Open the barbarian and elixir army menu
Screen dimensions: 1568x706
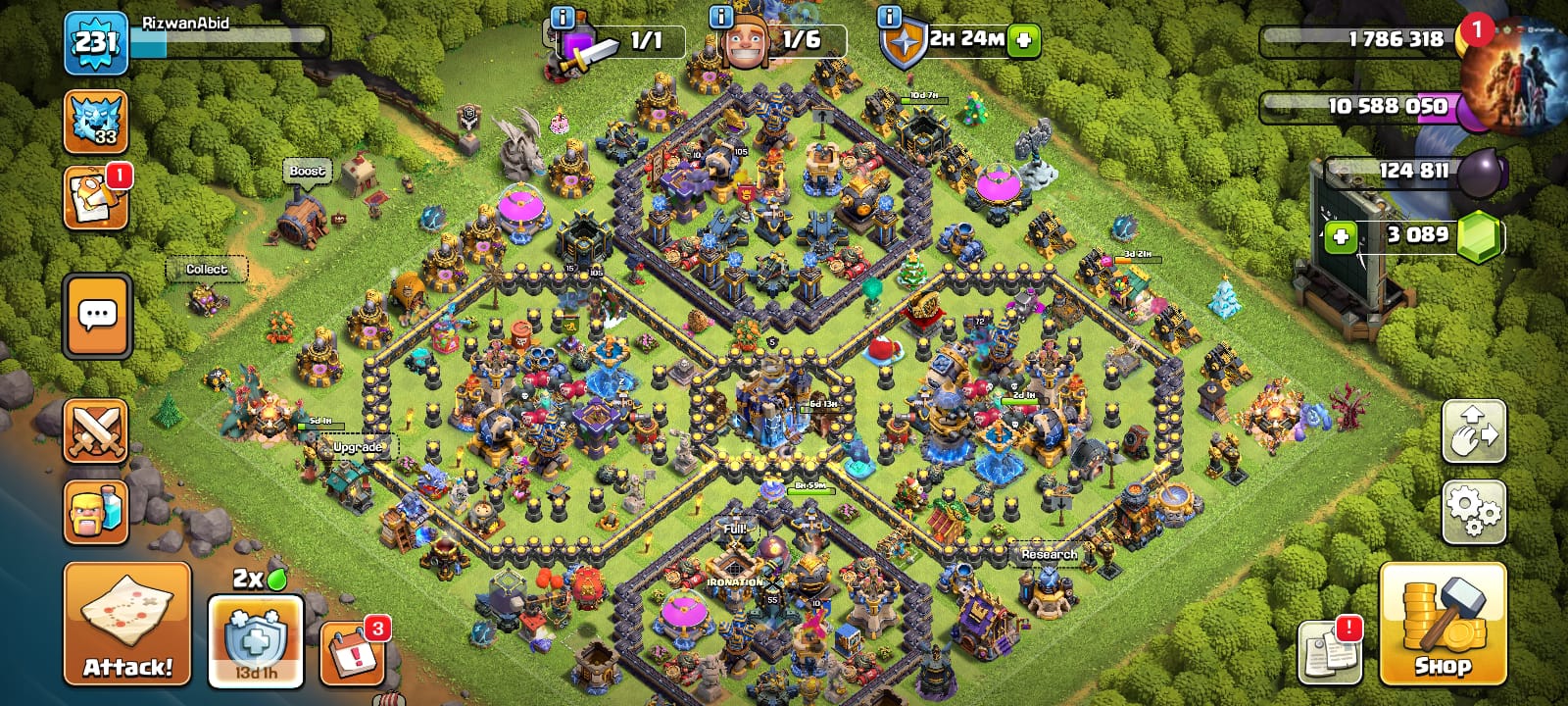click(x=96, y=512)
